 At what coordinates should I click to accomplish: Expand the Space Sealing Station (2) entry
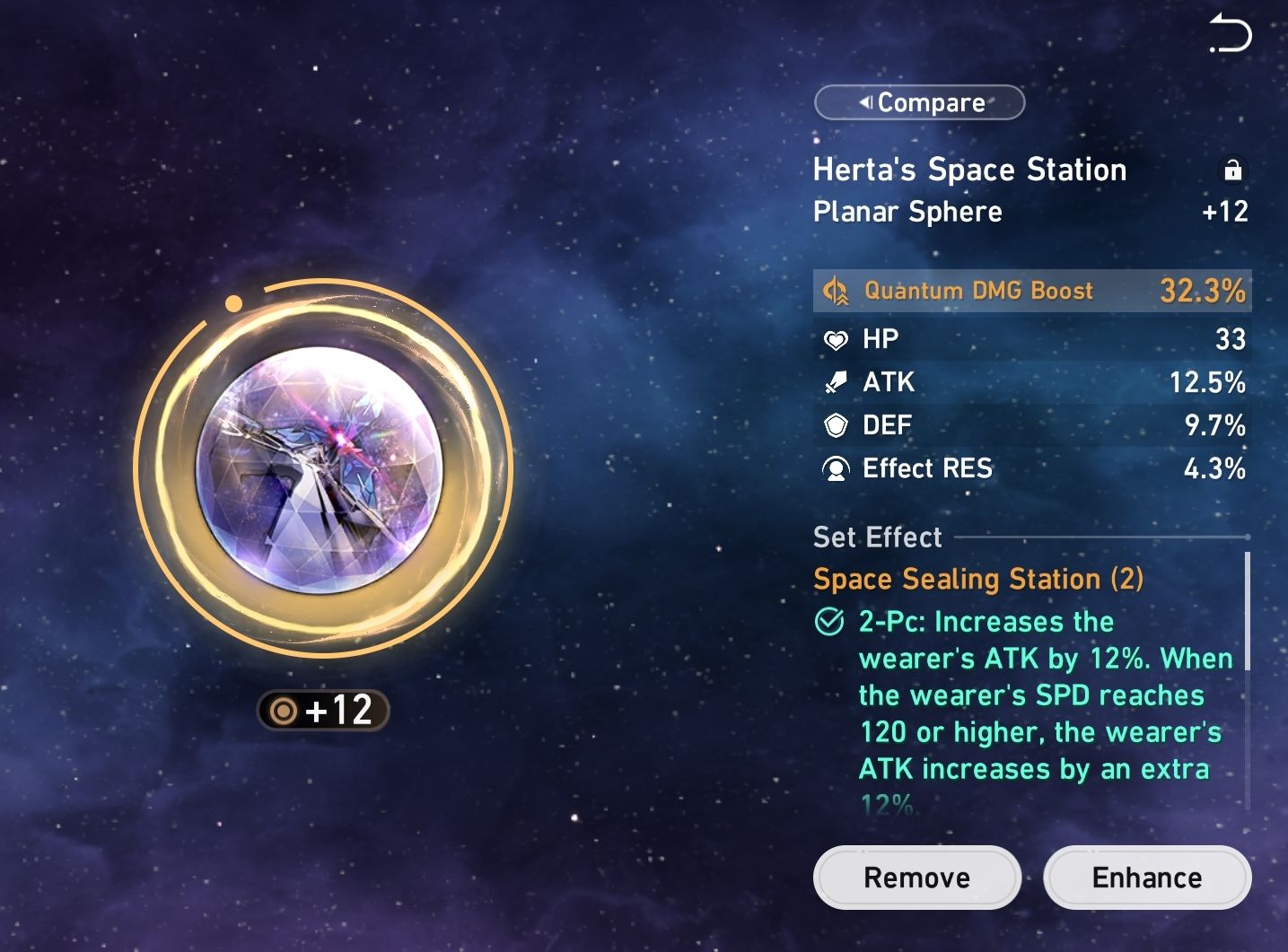[x=977, y=579]
